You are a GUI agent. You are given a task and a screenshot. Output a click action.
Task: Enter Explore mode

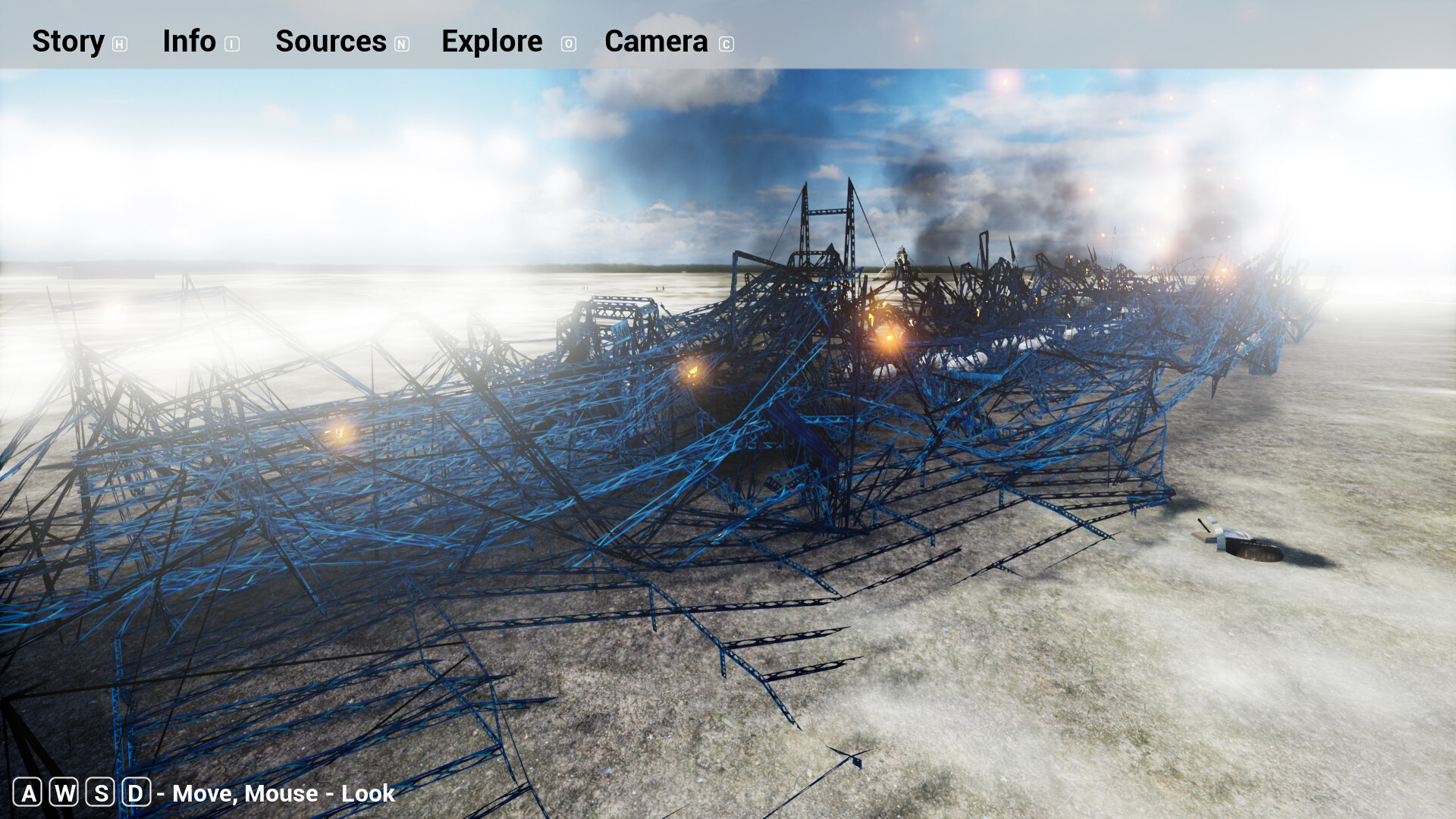pyautogui.click(x=491, y=42)
